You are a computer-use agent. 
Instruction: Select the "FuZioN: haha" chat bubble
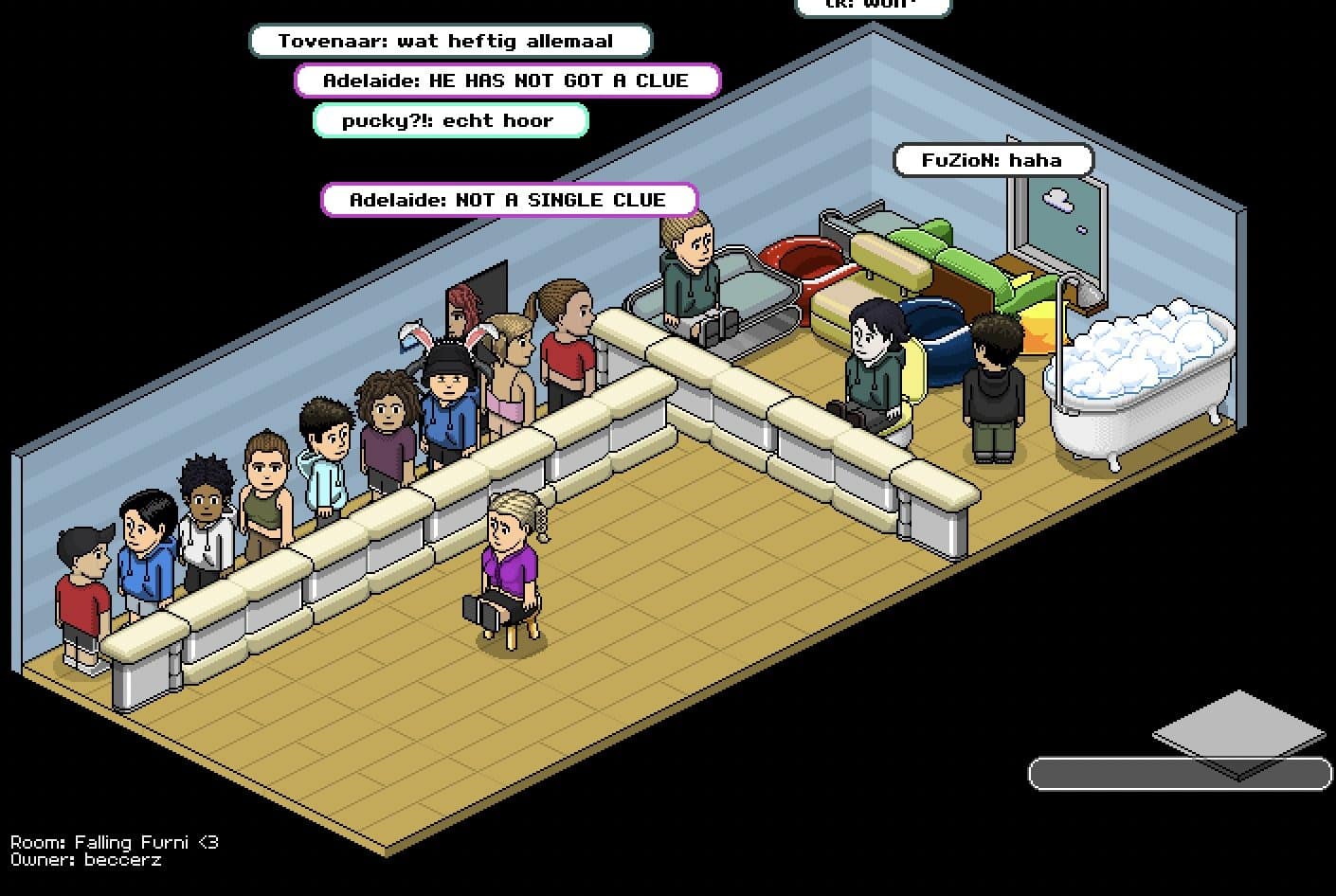coord(993,159)
